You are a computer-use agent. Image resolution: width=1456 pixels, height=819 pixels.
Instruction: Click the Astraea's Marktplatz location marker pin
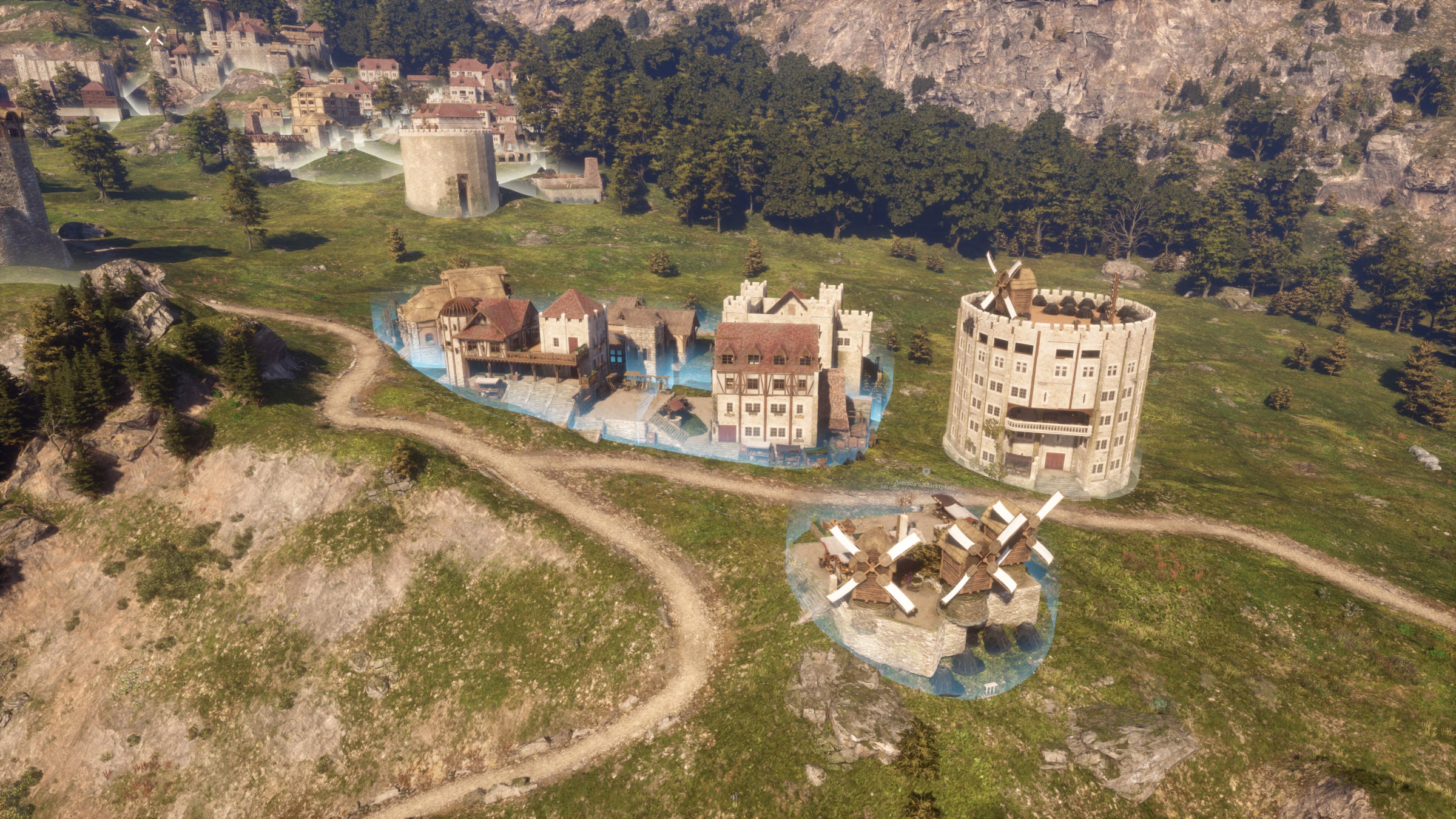(x=926, y=471)
